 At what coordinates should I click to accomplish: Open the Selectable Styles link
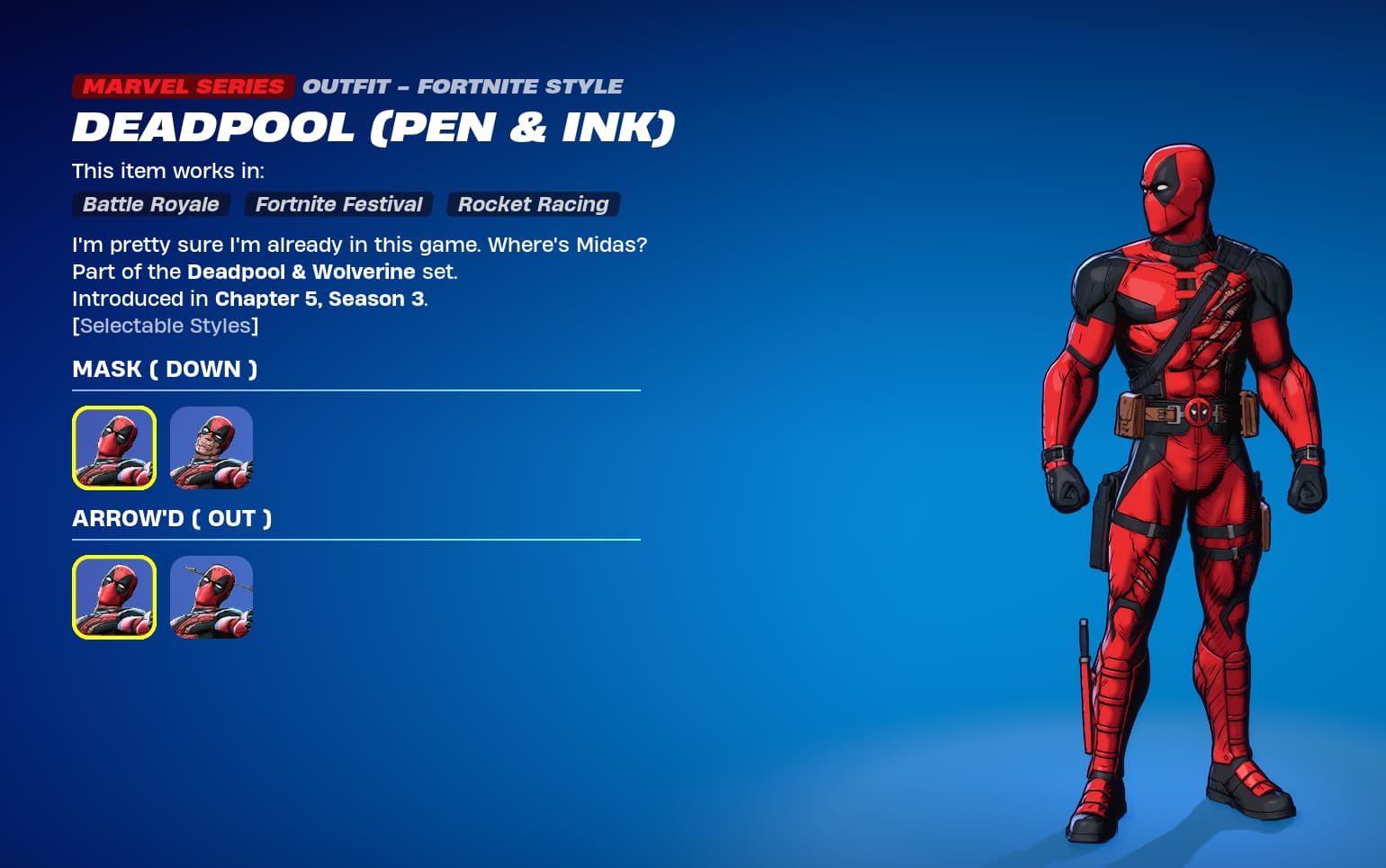166,326
